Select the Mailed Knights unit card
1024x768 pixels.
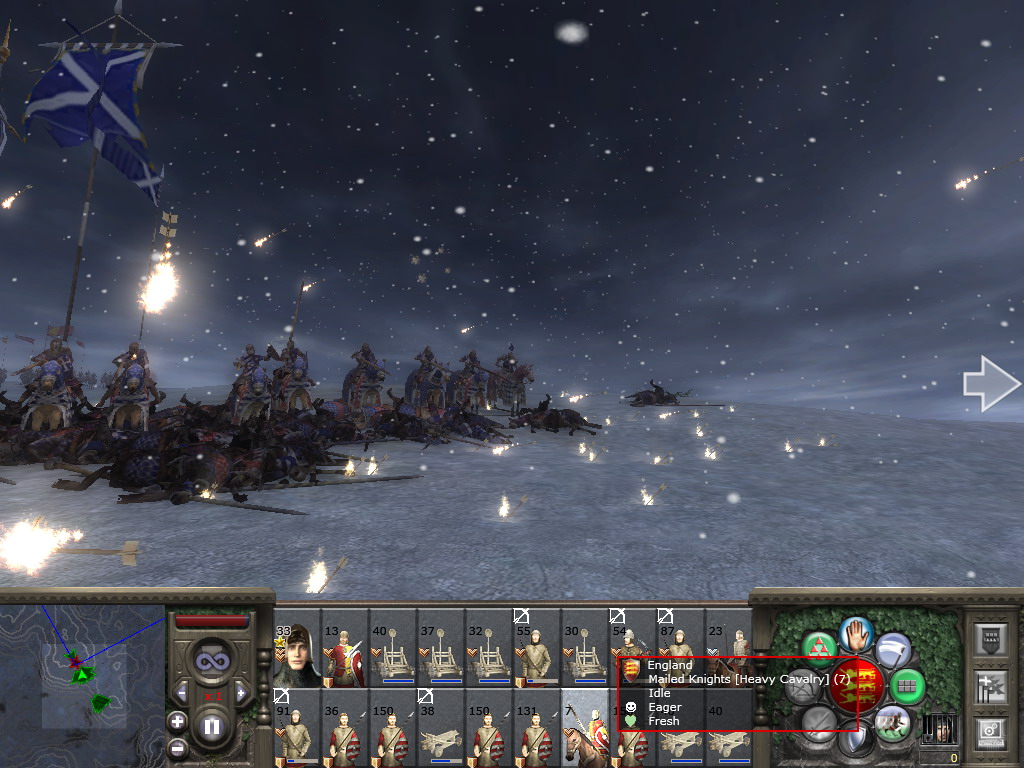(x=585, y=728)
